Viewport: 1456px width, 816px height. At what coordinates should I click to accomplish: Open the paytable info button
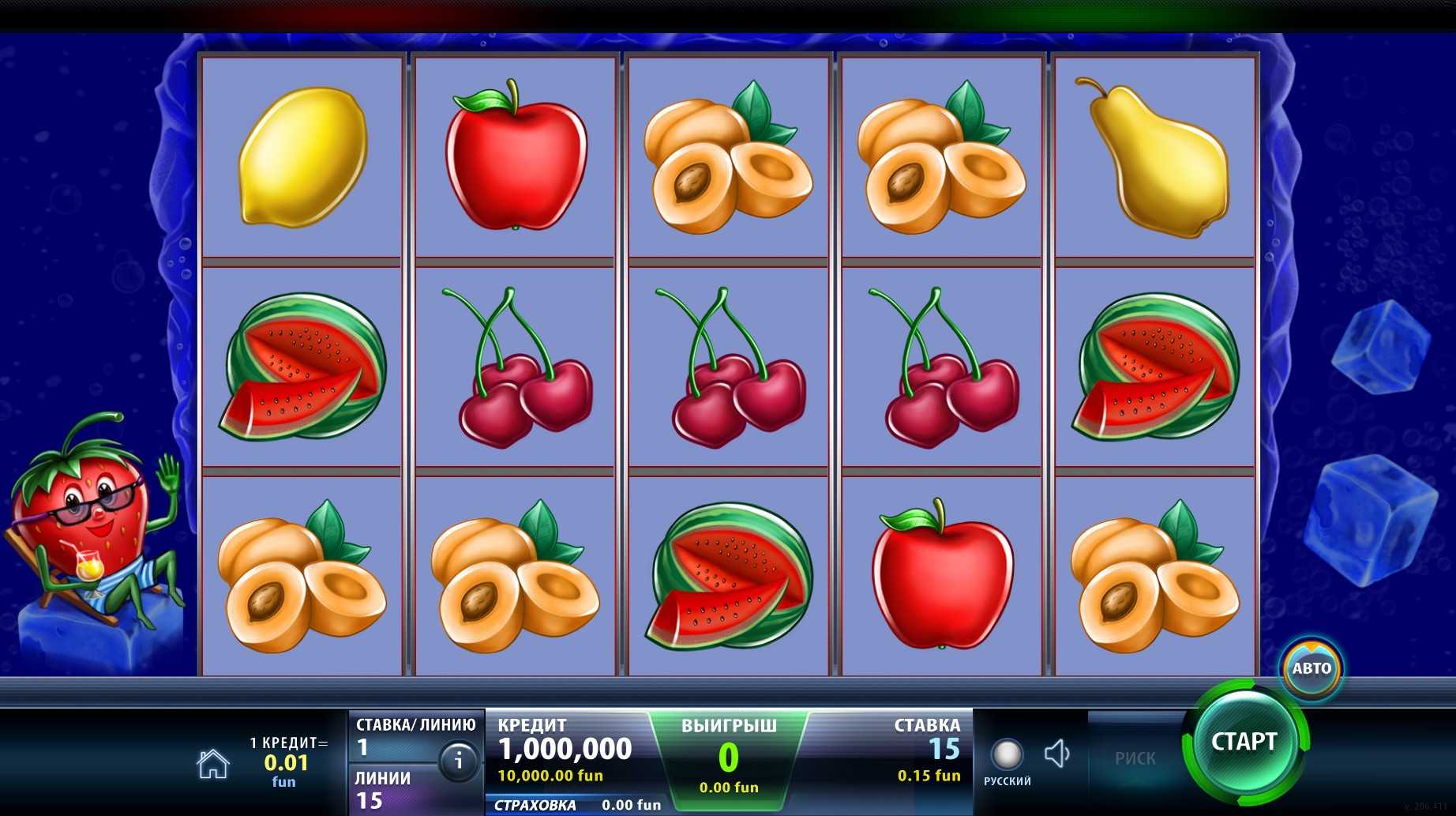click(x=458, y=761)
